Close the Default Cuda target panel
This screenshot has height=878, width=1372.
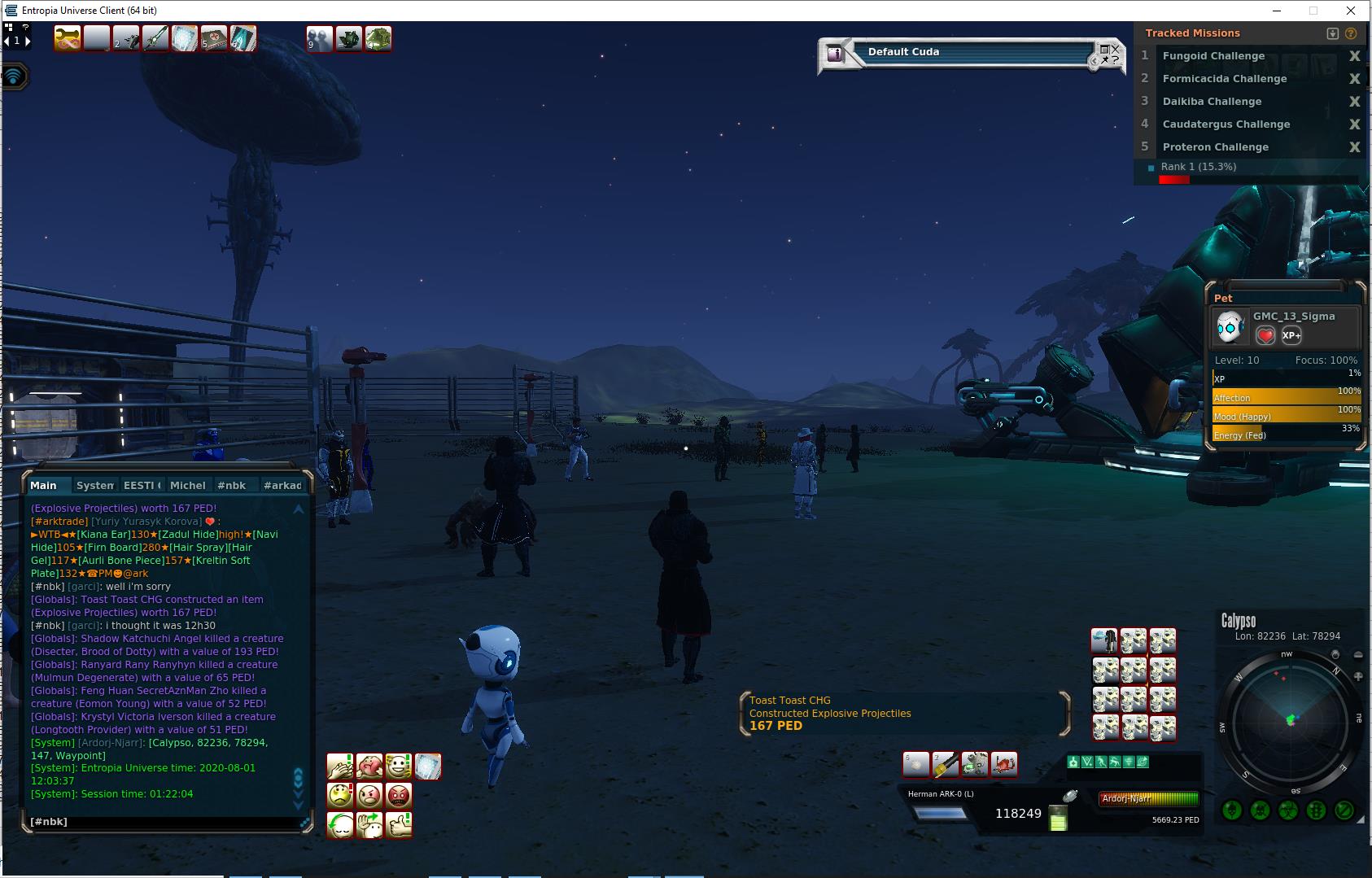click(1116, 49)
